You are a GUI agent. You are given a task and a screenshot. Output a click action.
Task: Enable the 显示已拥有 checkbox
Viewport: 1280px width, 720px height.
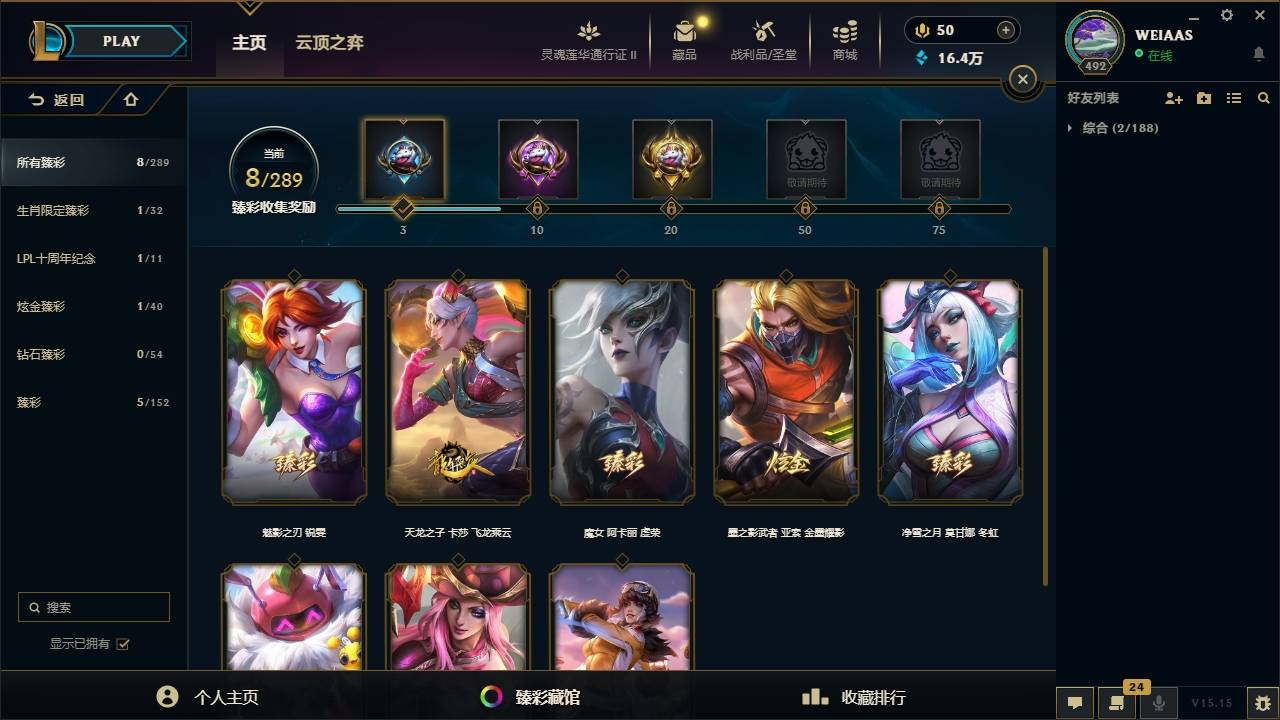point(122,644)
